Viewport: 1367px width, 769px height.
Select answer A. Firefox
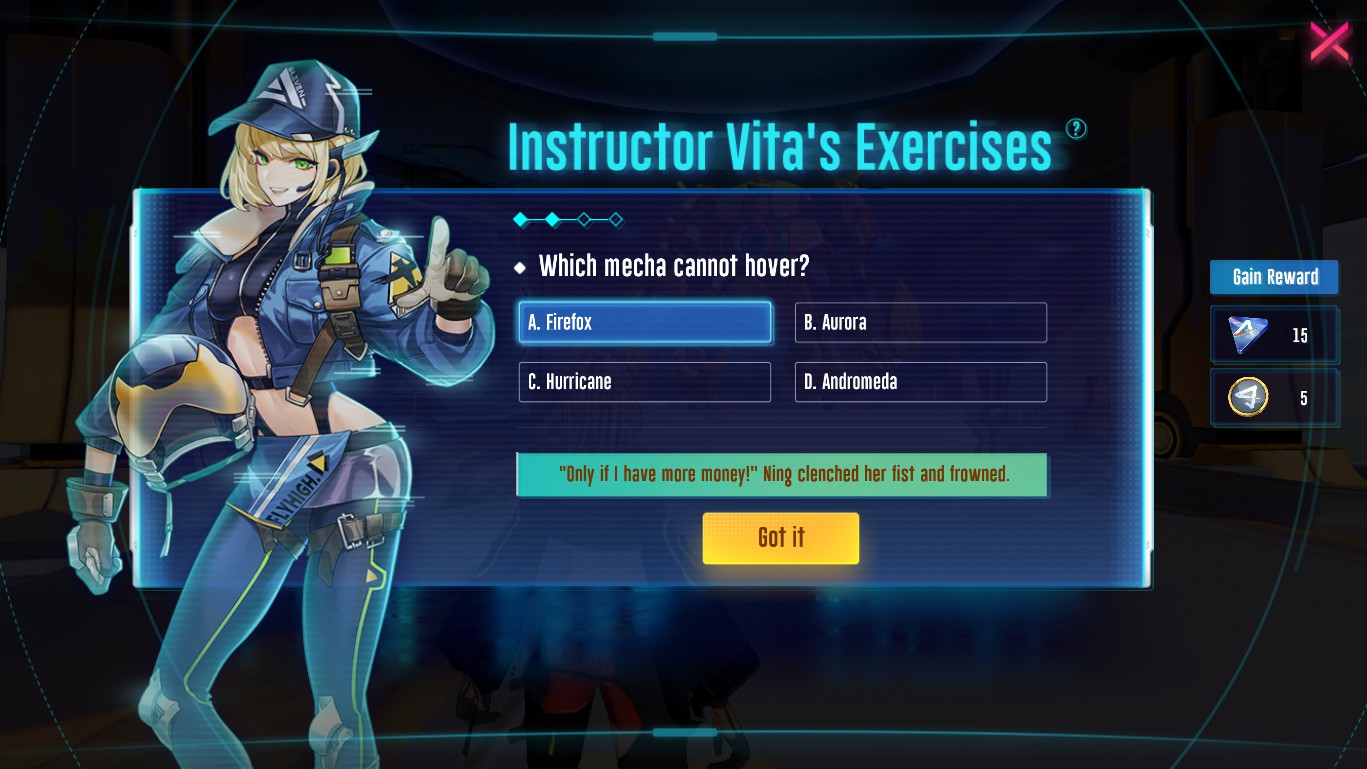tap(645, 322)
